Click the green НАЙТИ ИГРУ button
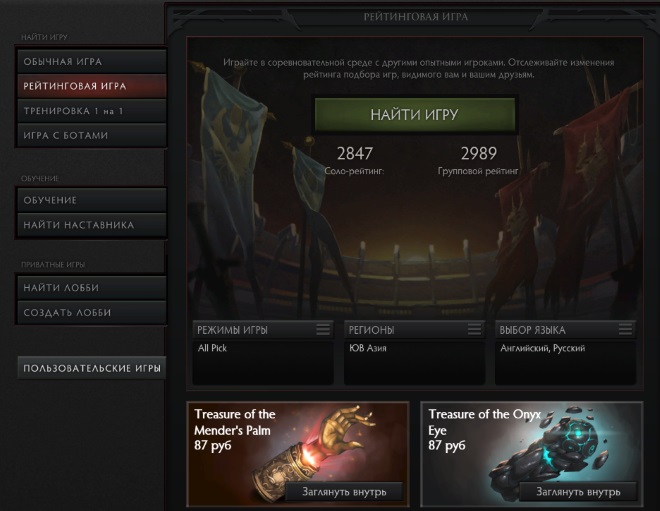 pos(414,115)
